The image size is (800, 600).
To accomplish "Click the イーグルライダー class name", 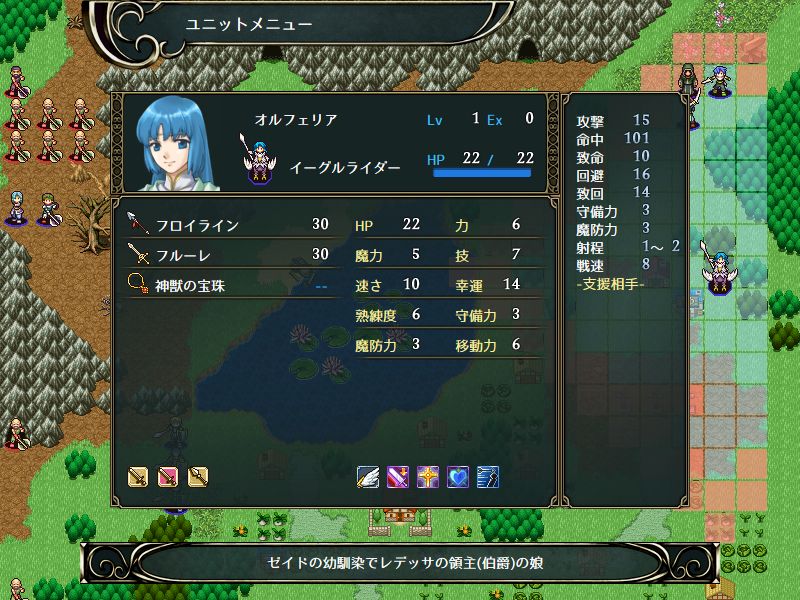I will (x=345, y=167).
